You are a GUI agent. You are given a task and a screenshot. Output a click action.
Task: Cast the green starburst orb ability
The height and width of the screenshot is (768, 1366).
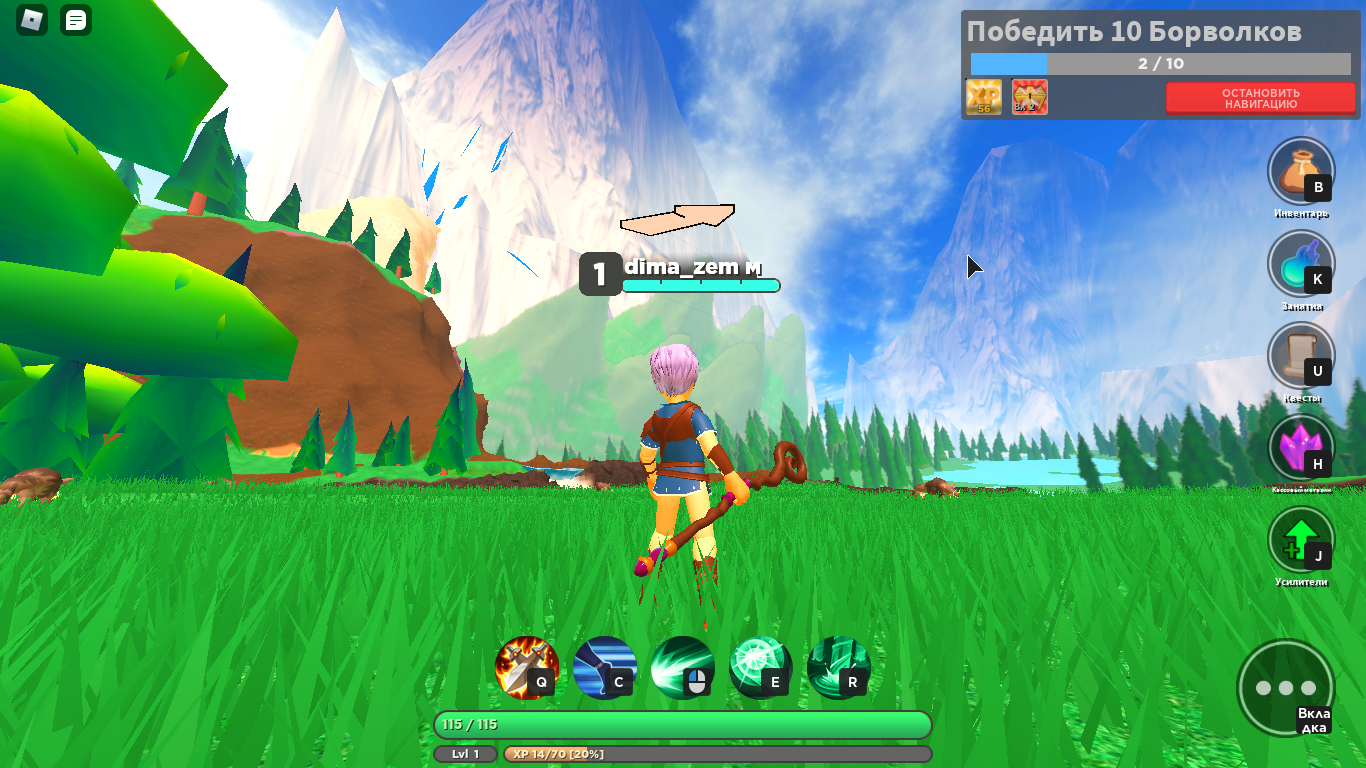tap(760, 667)
